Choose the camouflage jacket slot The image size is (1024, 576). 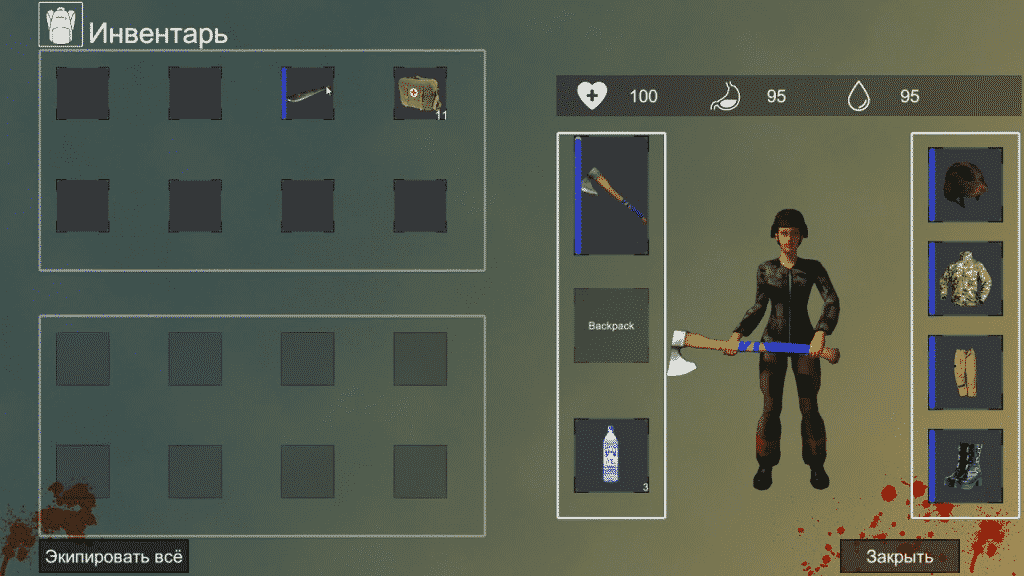pos(966,279)
